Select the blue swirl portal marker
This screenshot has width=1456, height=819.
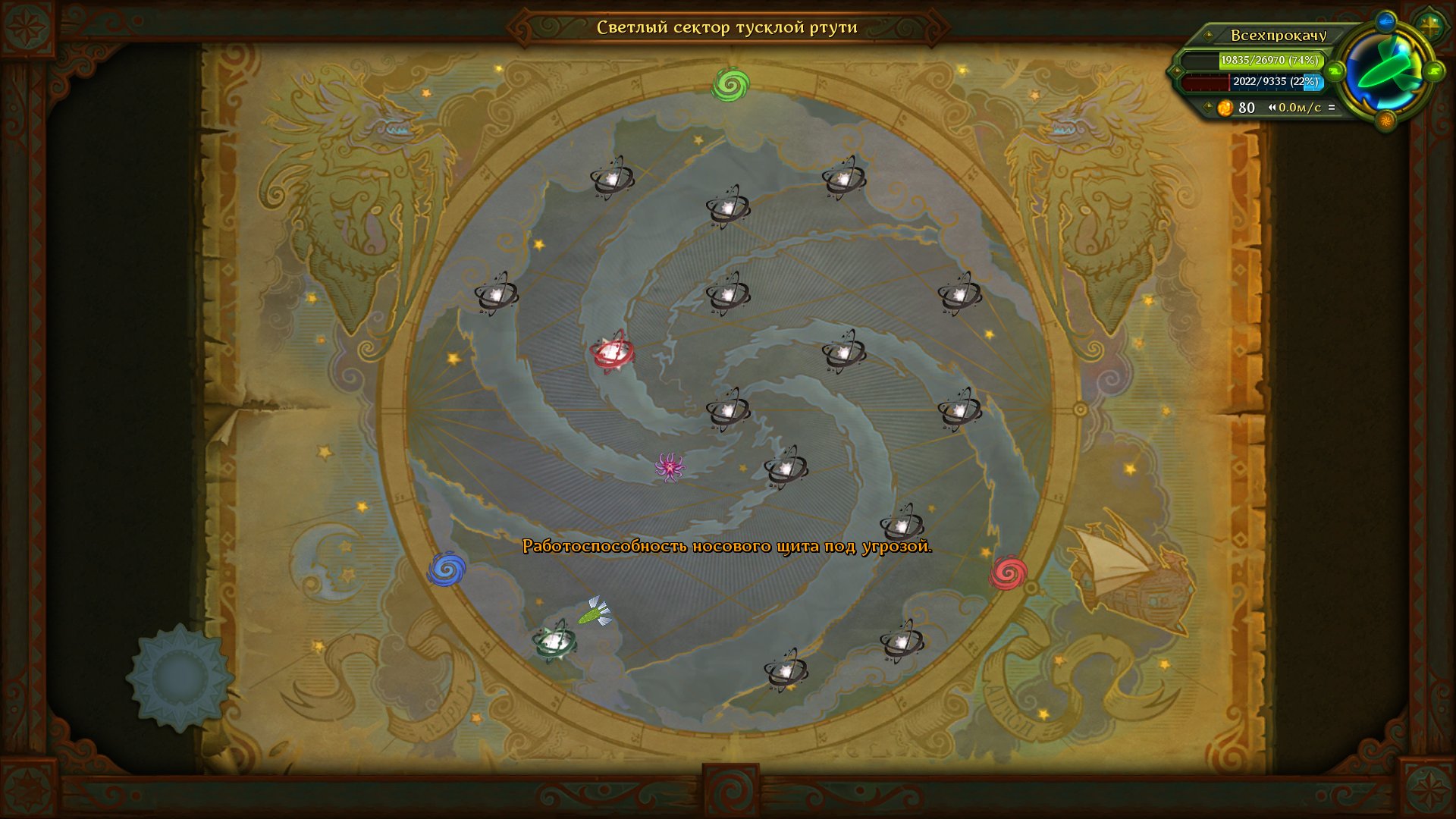[447, 569]
